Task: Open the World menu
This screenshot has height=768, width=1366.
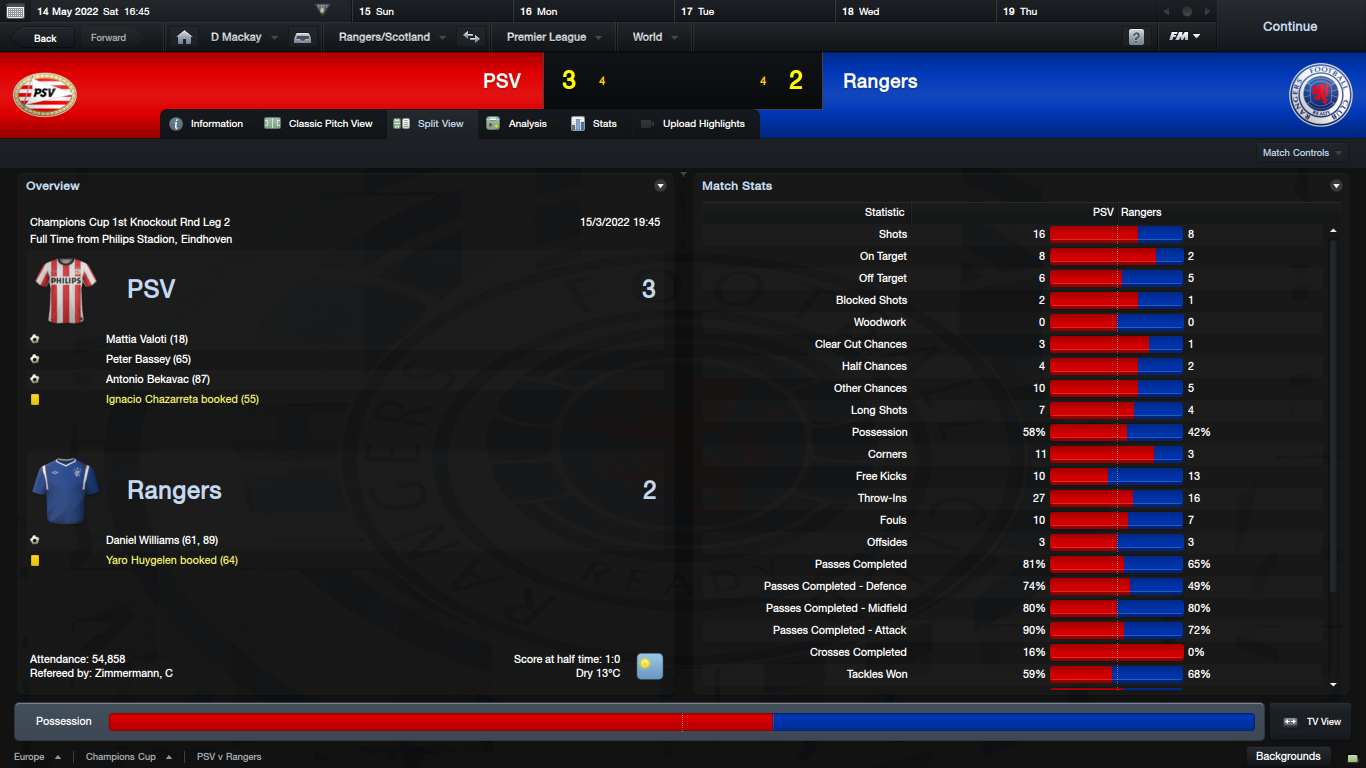Action: (x=654, y=37)
